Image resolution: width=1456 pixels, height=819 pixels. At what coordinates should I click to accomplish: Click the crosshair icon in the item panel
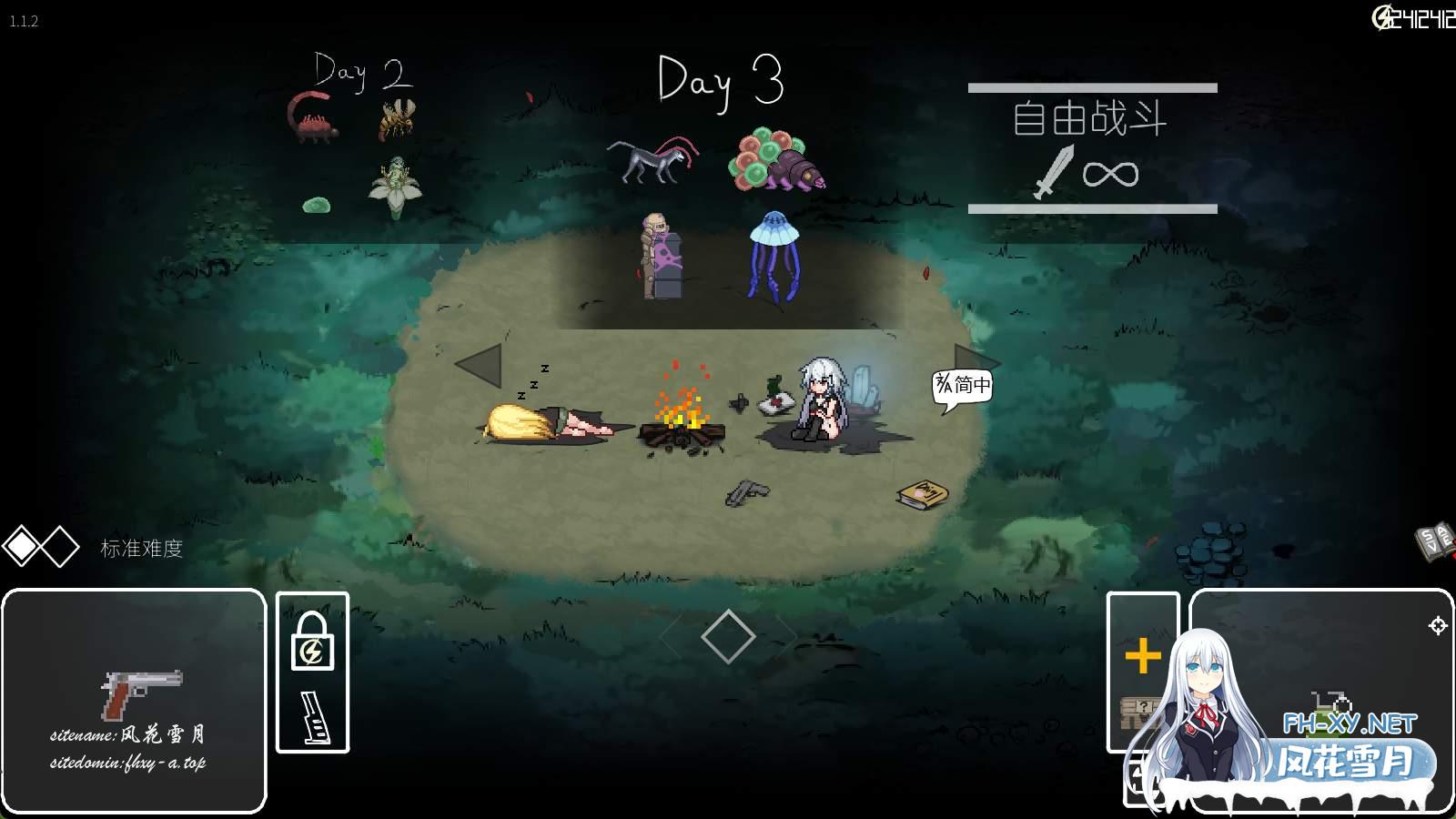1438,625
